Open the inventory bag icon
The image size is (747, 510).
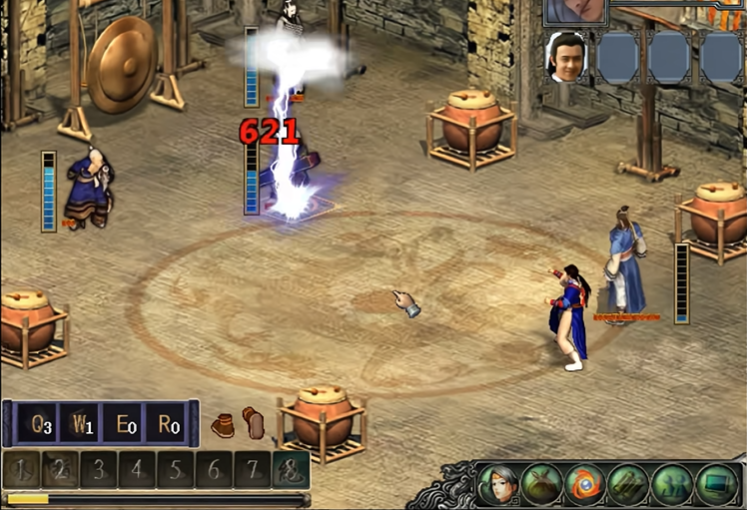pos(541,485)
